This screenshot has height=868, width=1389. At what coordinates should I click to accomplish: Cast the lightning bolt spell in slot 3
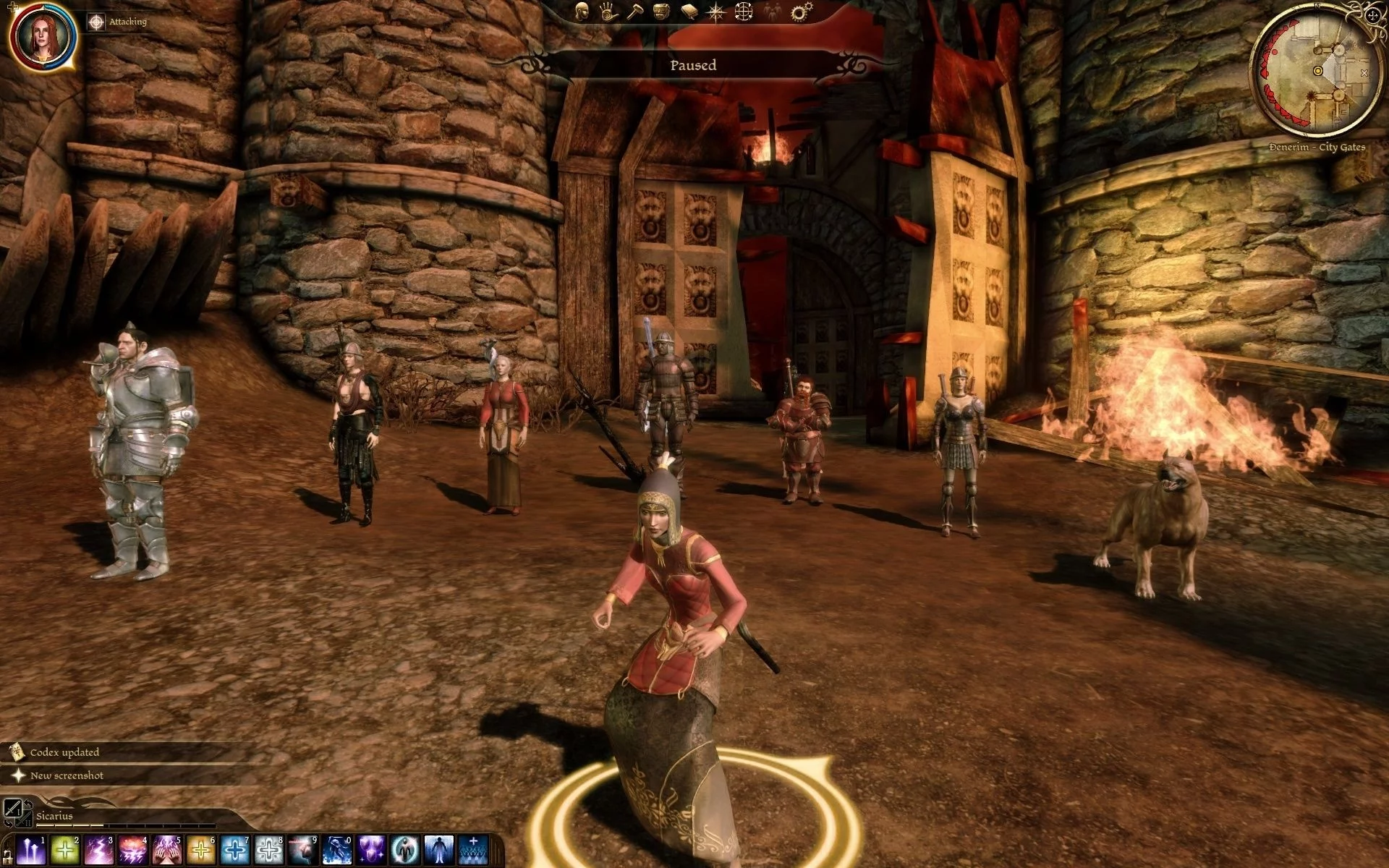pos(98,851)
